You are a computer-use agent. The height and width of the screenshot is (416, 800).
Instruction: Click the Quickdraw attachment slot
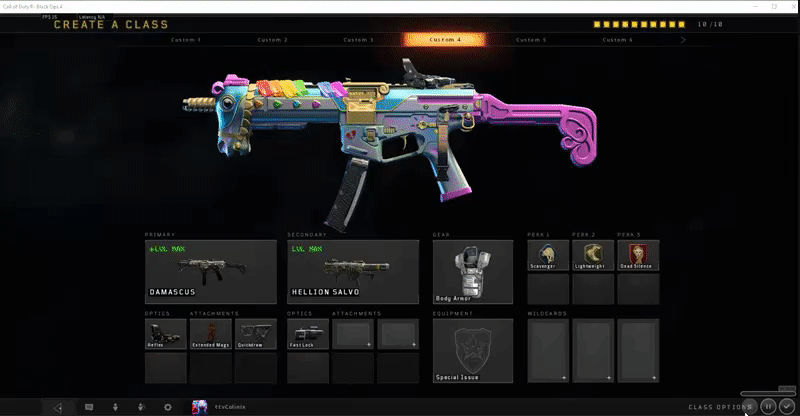coord(256,333)
